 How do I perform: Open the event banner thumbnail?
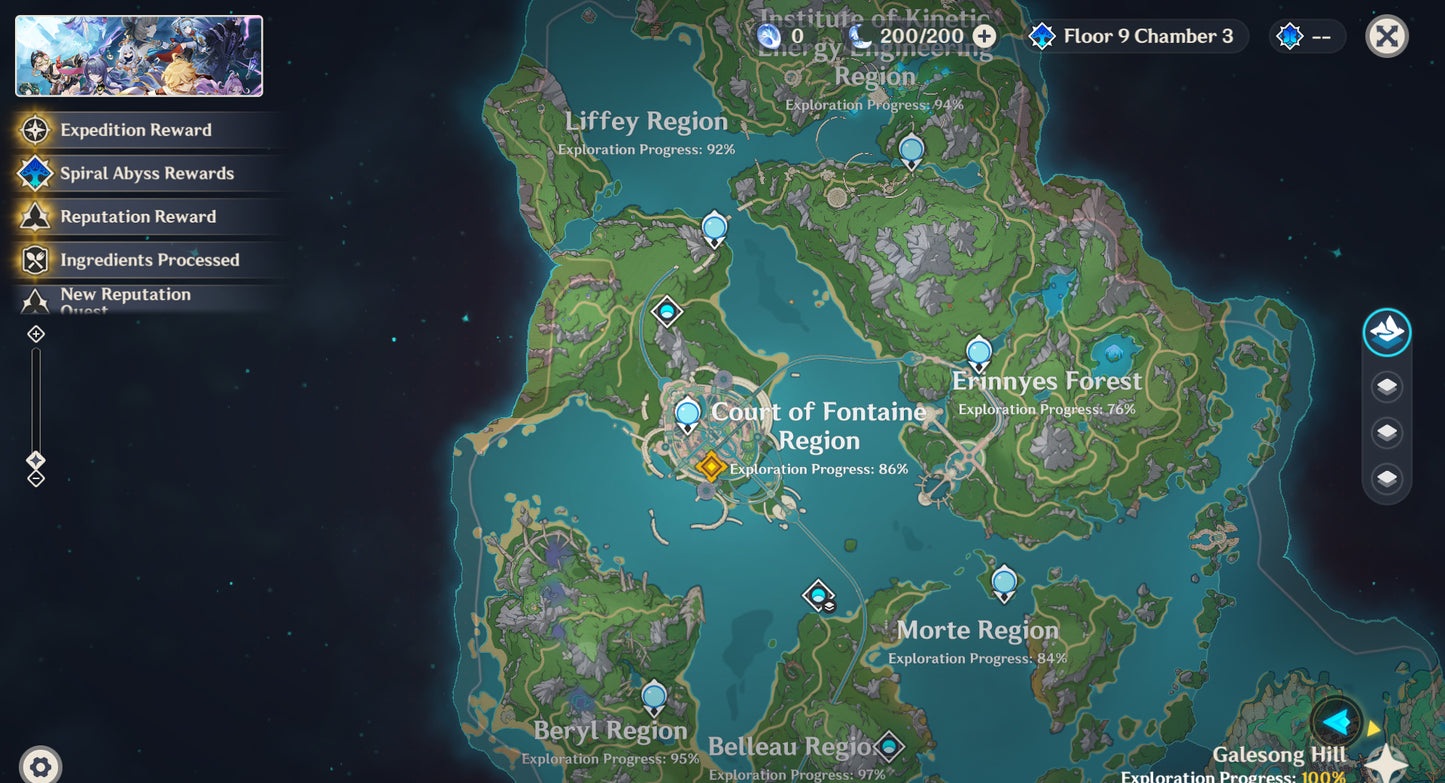coord(139,56)
